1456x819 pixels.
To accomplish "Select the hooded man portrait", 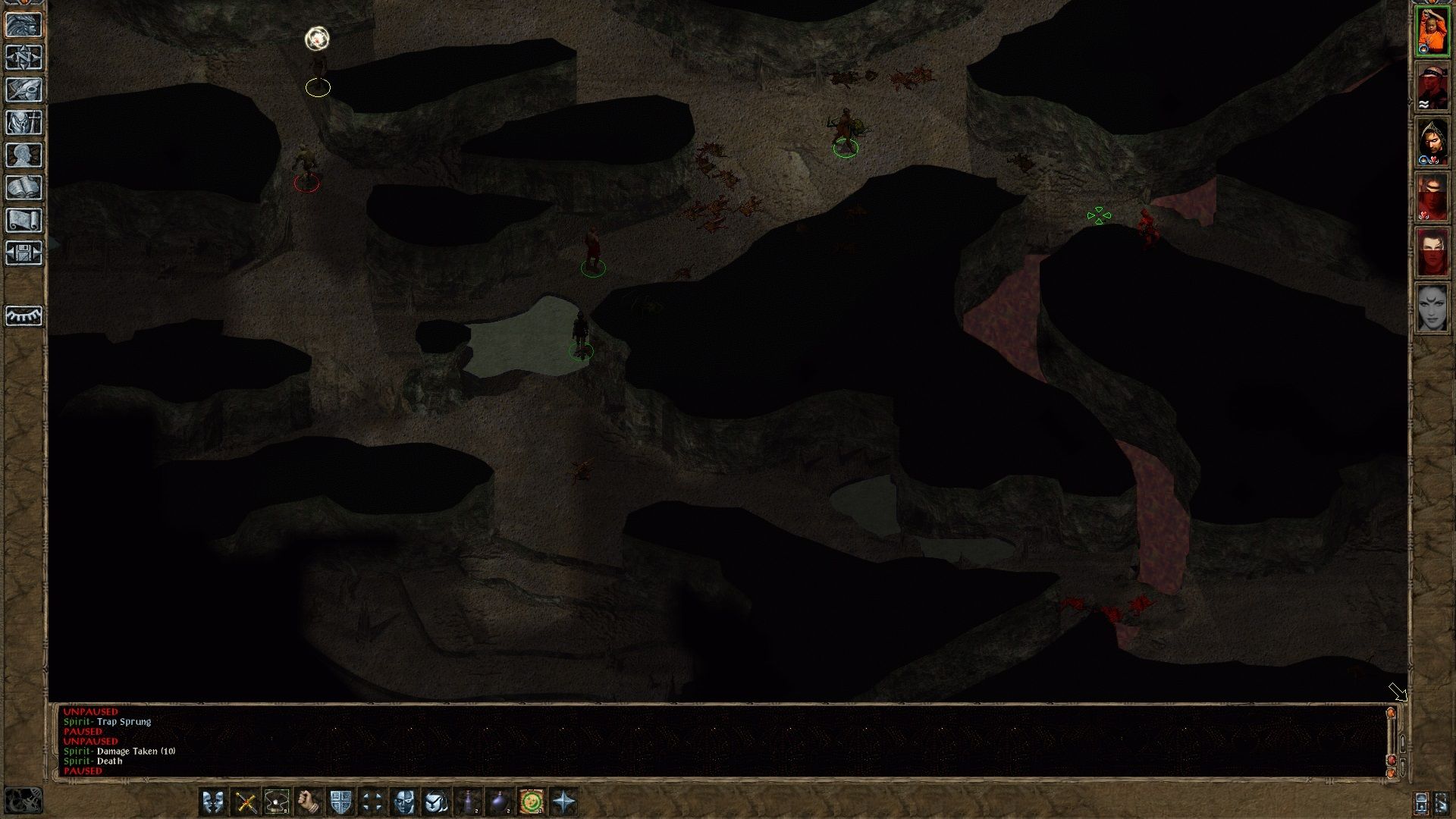I will (1432, 142).
